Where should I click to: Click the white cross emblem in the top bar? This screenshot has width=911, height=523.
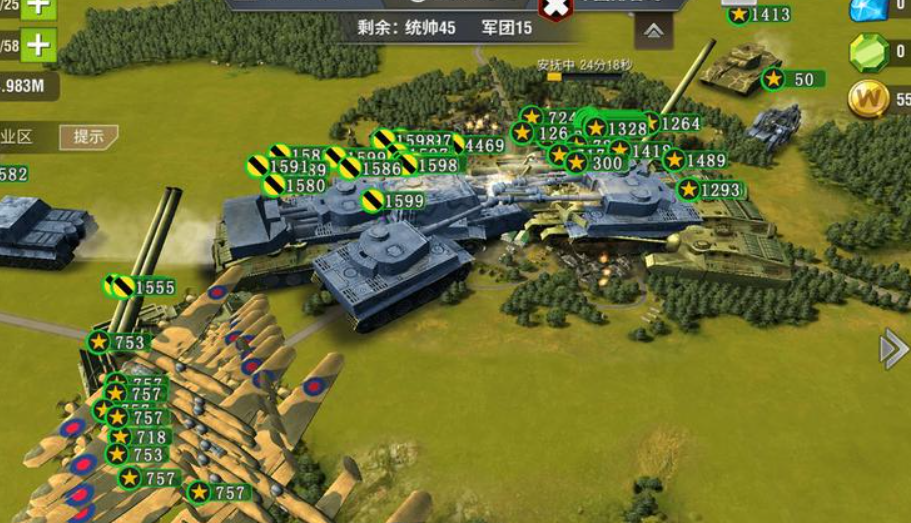556,8
